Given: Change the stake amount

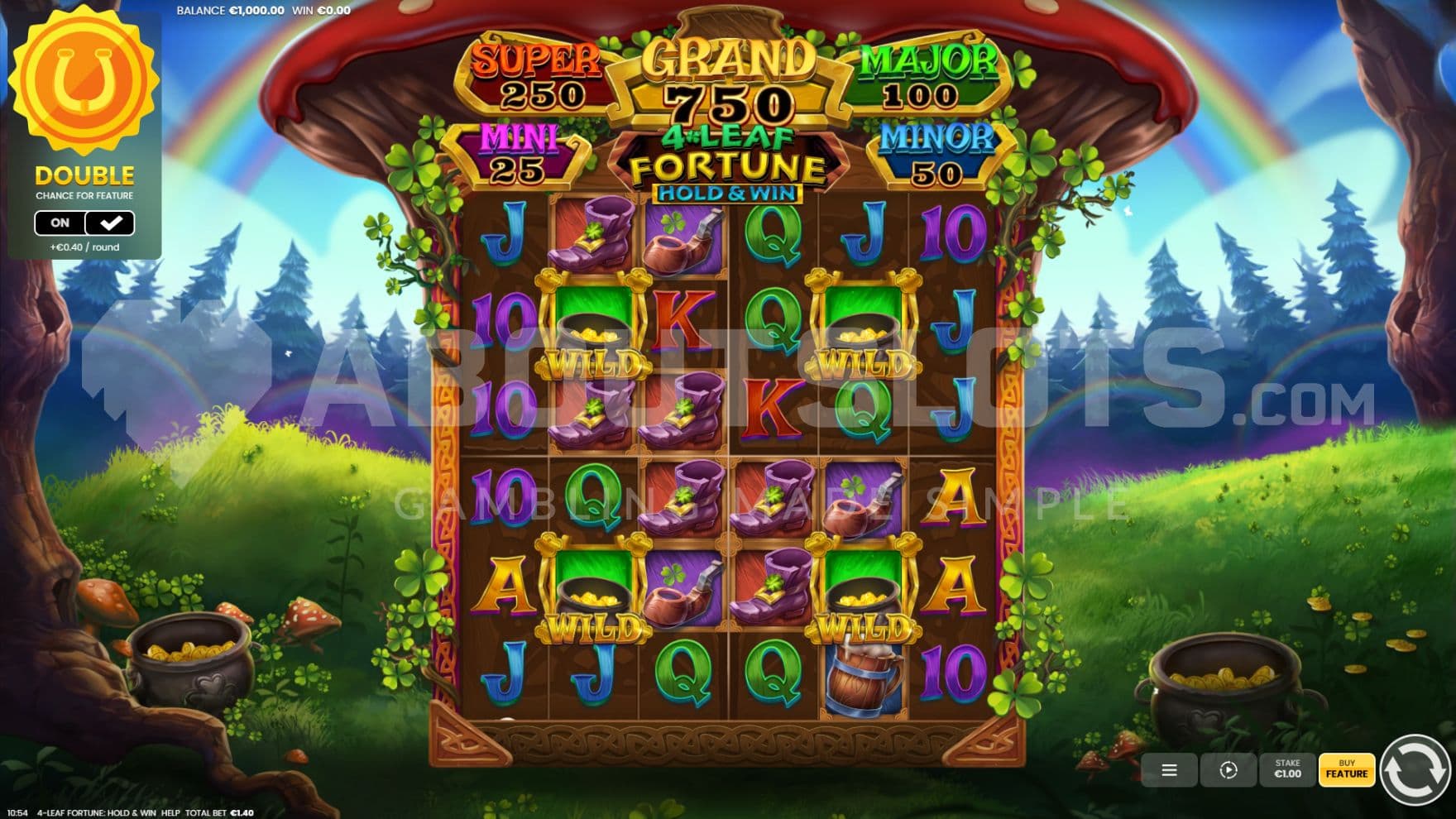Looking at the screenshot, I should [1287, 769].
